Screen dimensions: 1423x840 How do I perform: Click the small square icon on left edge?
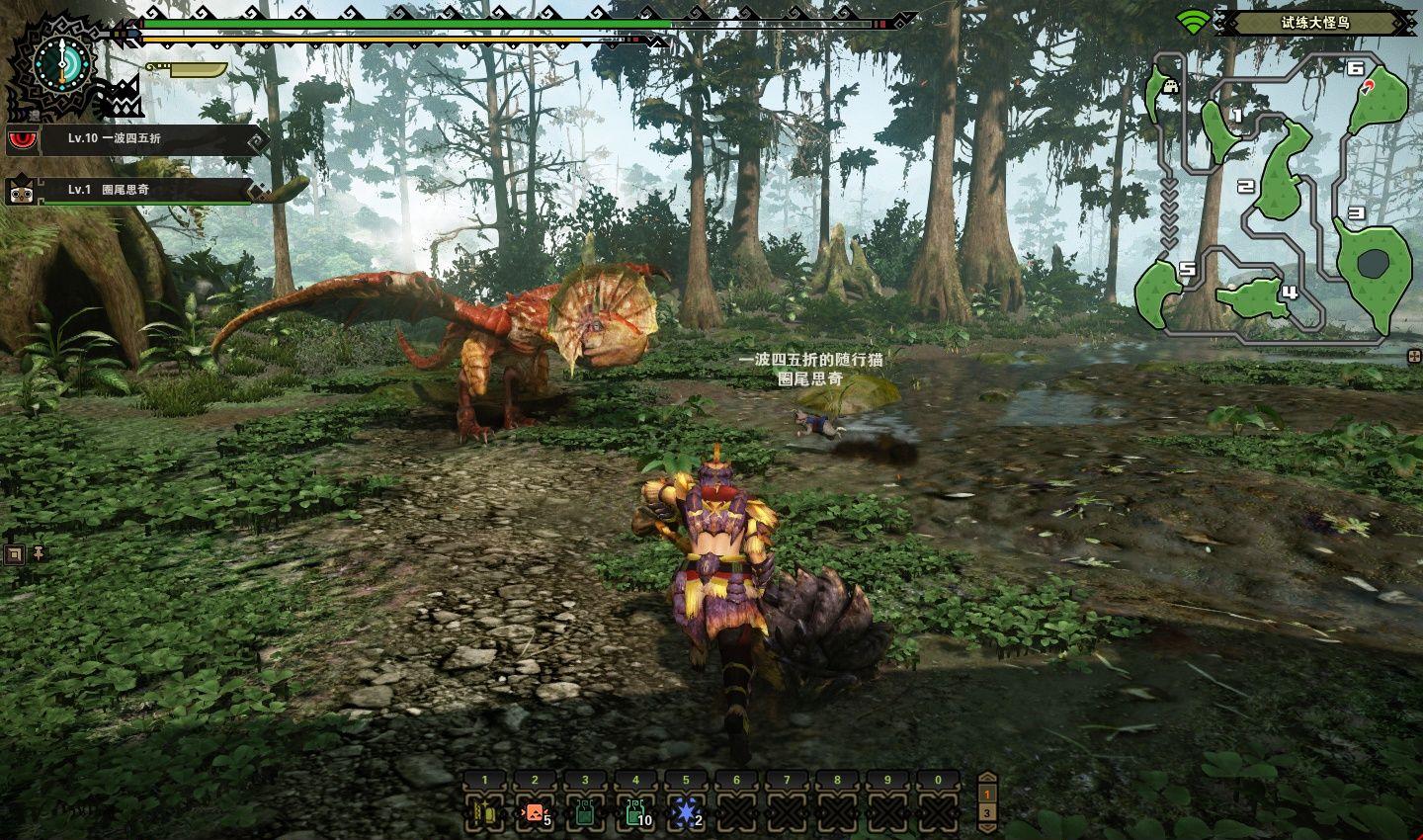(x=14, y=553)
